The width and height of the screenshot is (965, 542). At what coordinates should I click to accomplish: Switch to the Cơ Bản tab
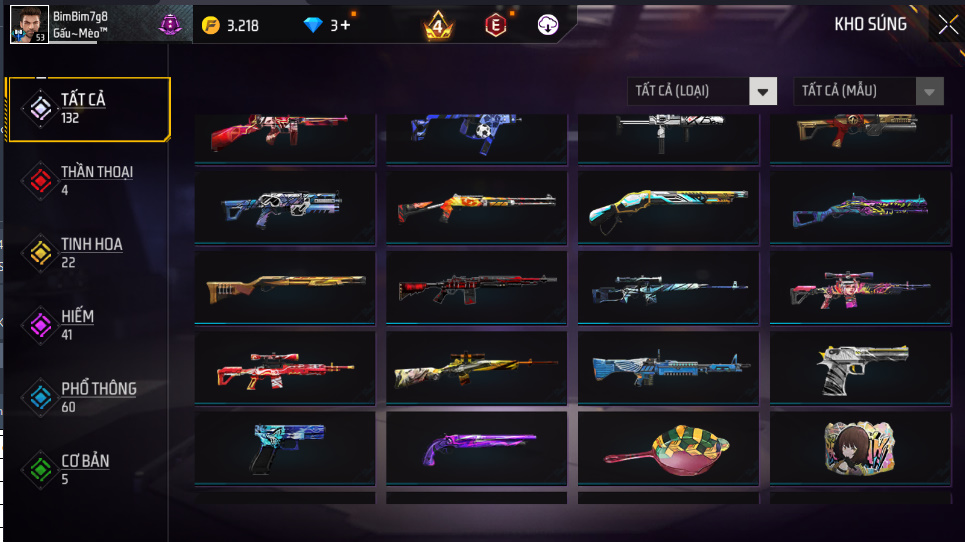(x=88, y=468)
